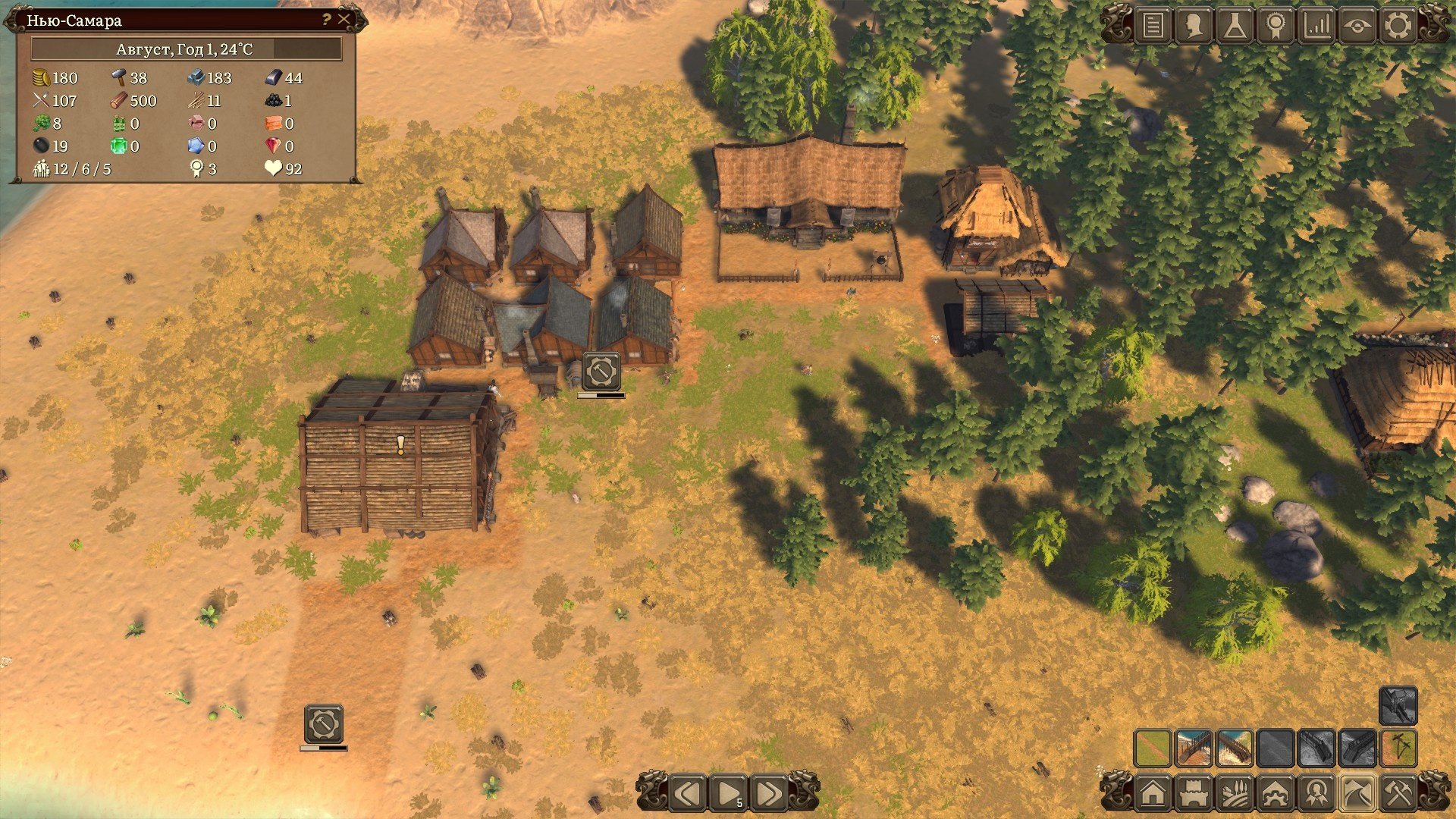This screenshot has height=819, width=1456.
Task: Close the Нью-Самара resource panel
Action: click(344, 20)
